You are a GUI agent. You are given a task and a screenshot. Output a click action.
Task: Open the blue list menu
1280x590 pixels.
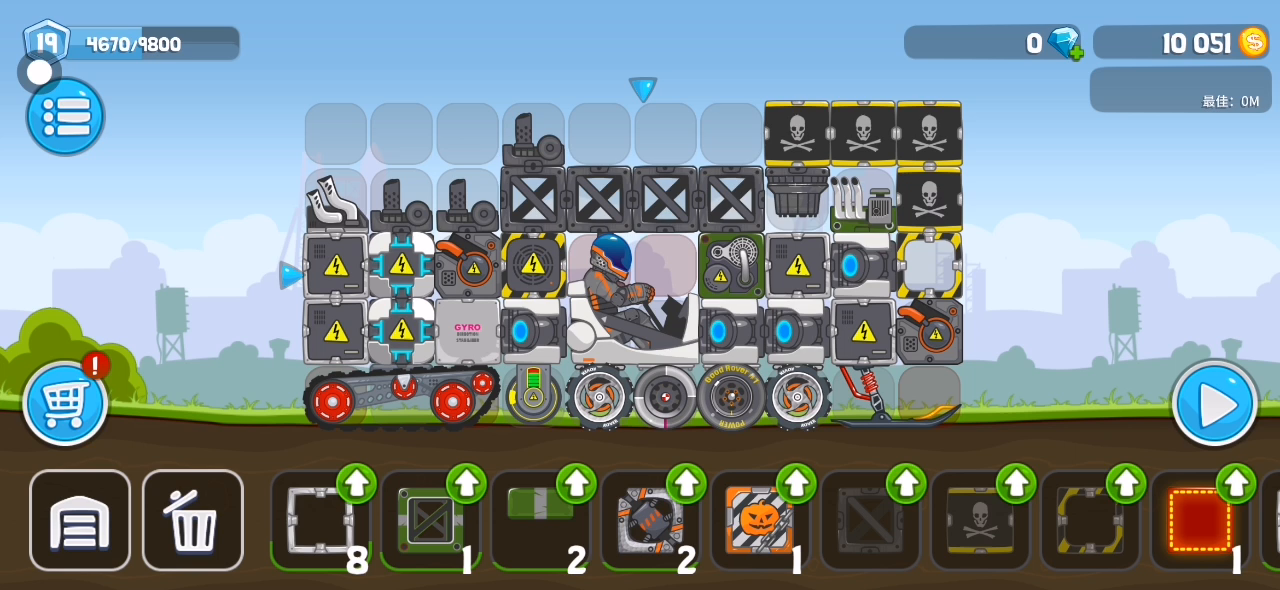[65, 117]
